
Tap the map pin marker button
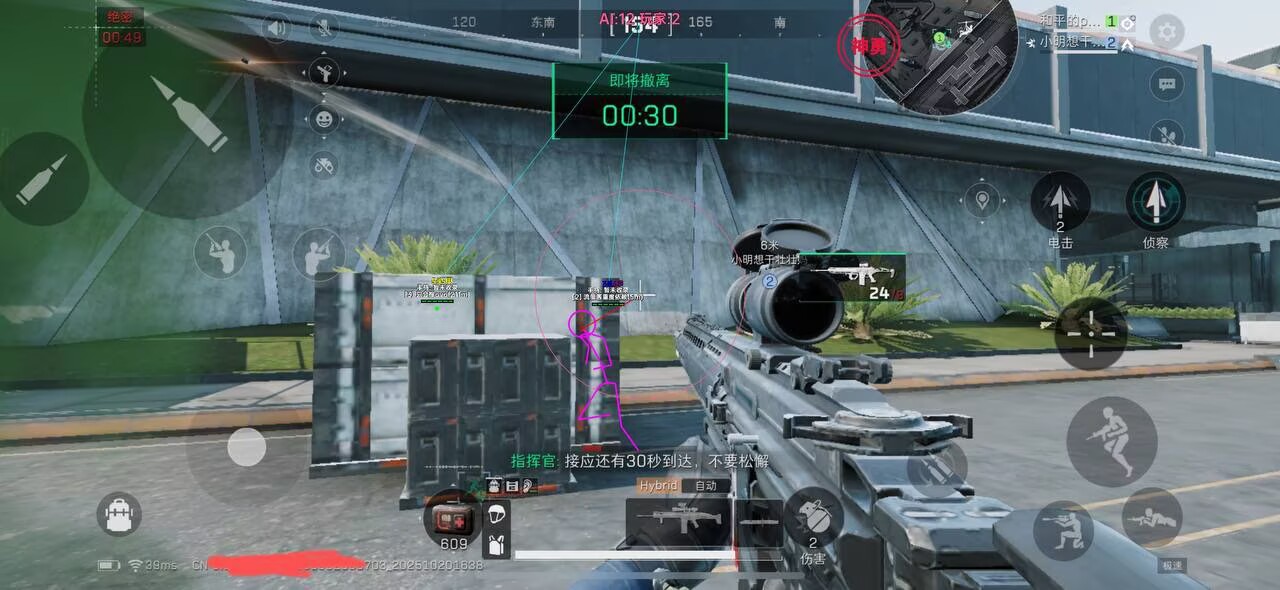983,201
